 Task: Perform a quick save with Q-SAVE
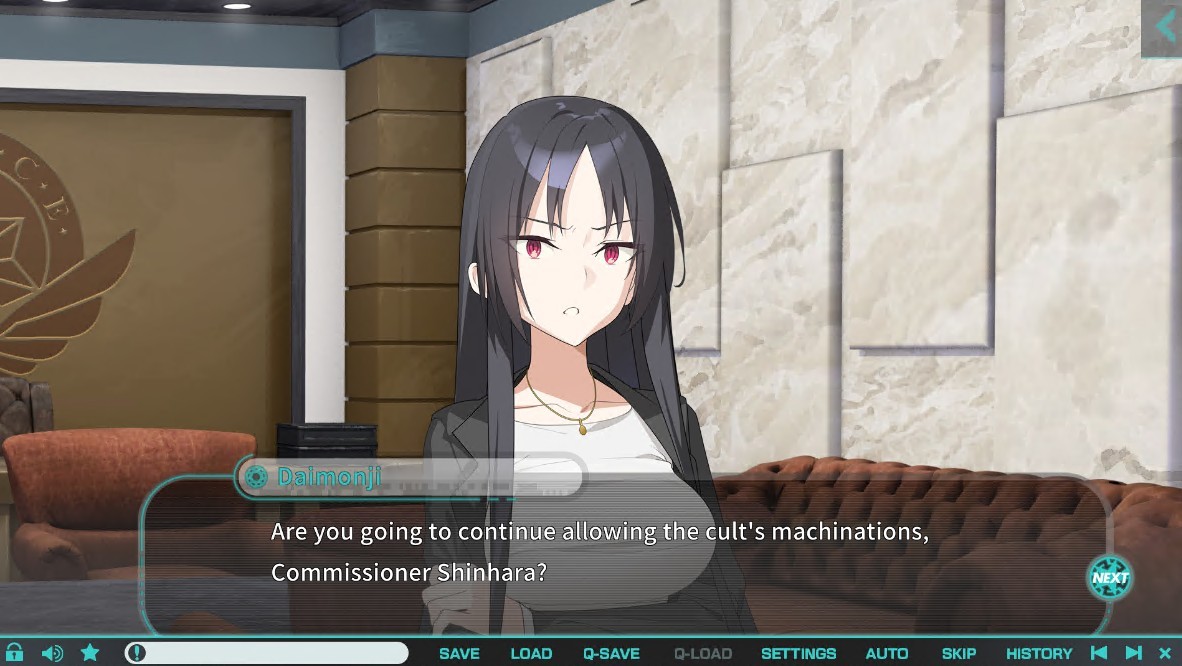point(611,654)
